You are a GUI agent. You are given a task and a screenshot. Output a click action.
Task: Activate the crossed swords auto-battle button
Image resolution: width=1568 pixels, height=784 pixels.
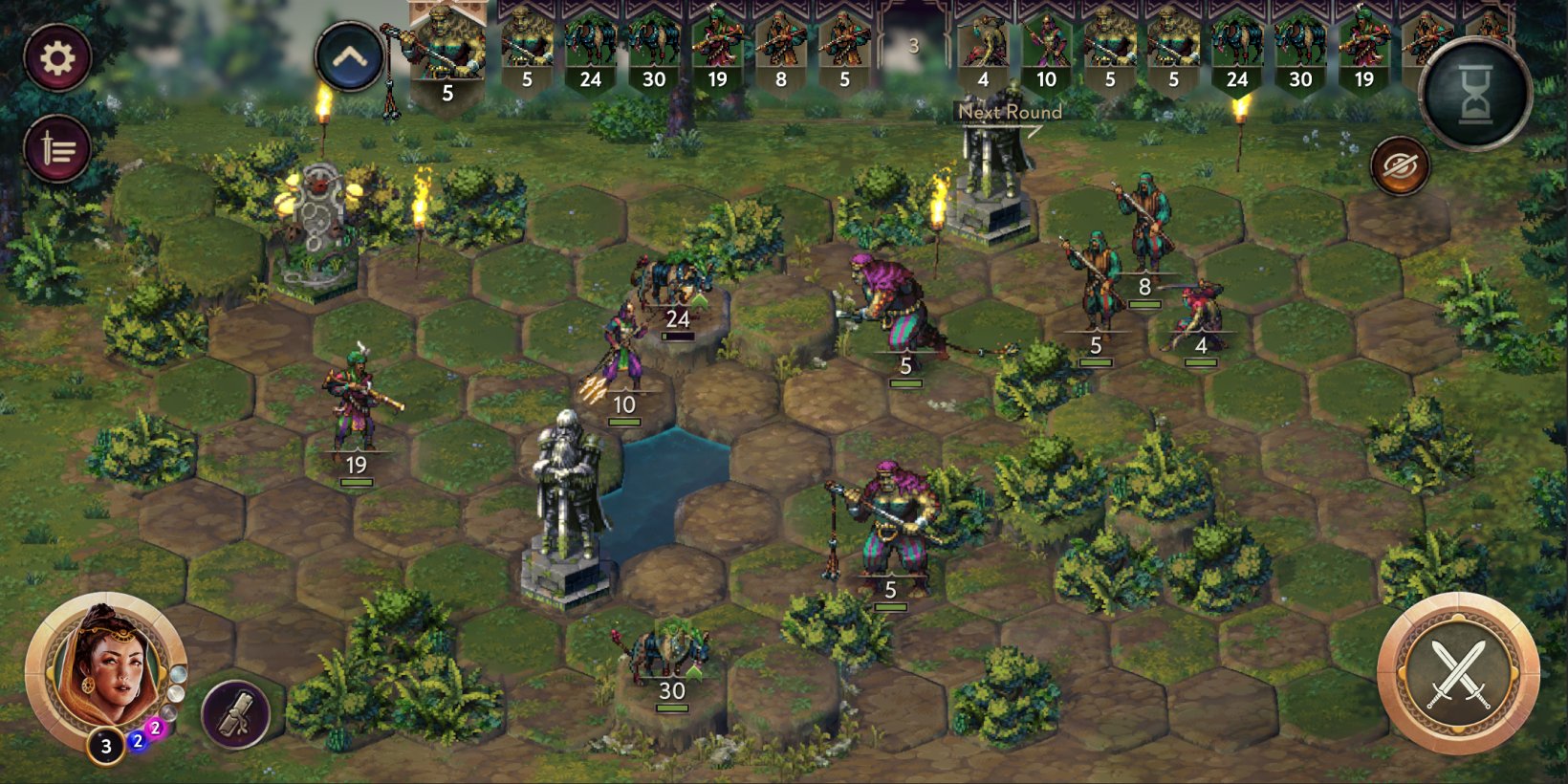(1458, 673)
